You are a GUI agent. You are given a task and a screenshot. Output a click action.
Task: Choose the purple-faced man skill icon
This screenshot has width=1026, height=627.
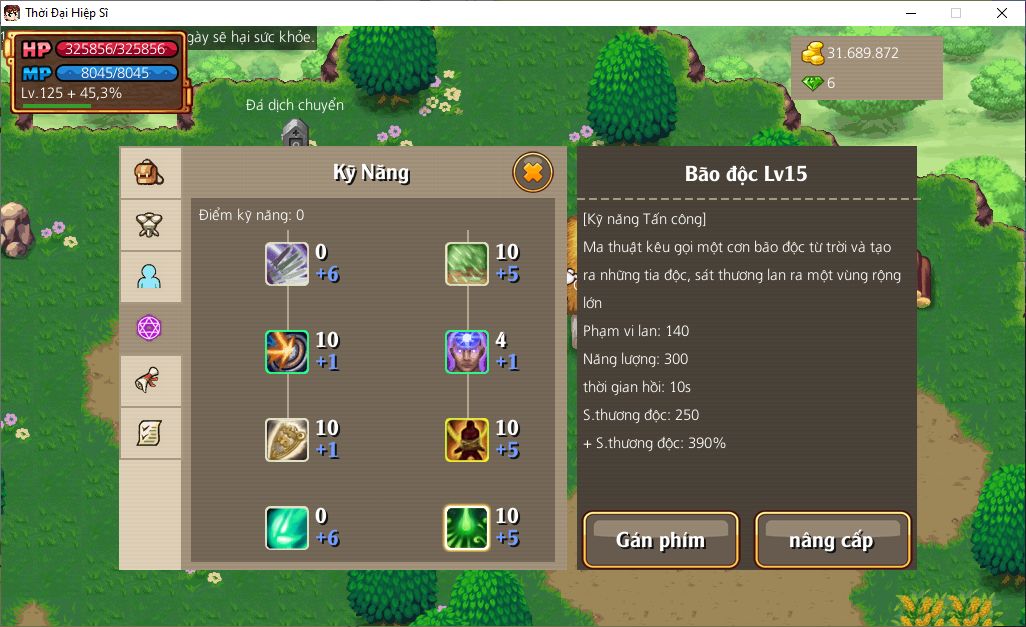(x=466, y=352)
